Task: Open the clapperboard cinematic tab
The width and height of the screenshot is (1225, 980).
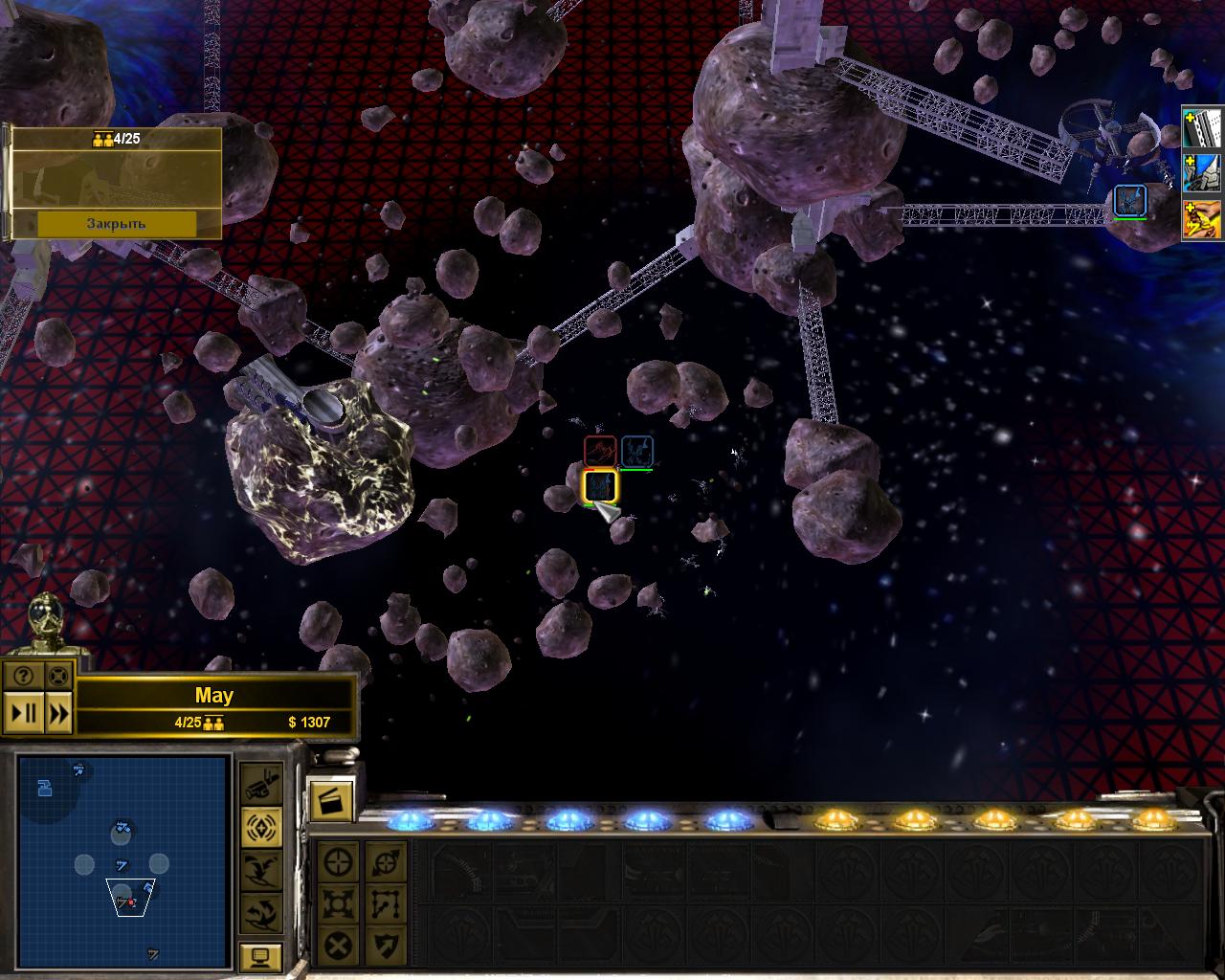Action: coord(332,800)
